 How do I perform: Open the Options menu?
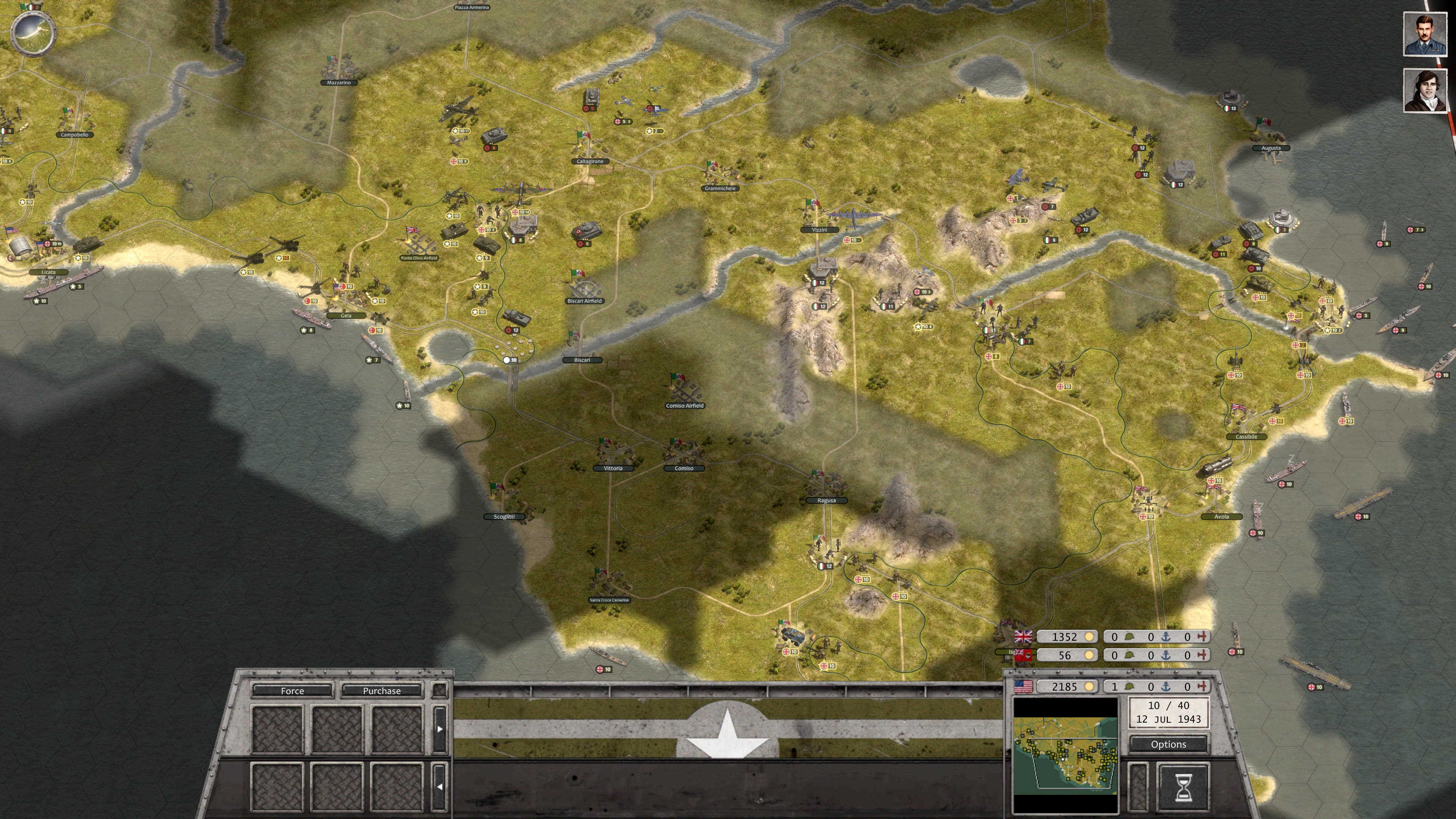point(1168,744)
